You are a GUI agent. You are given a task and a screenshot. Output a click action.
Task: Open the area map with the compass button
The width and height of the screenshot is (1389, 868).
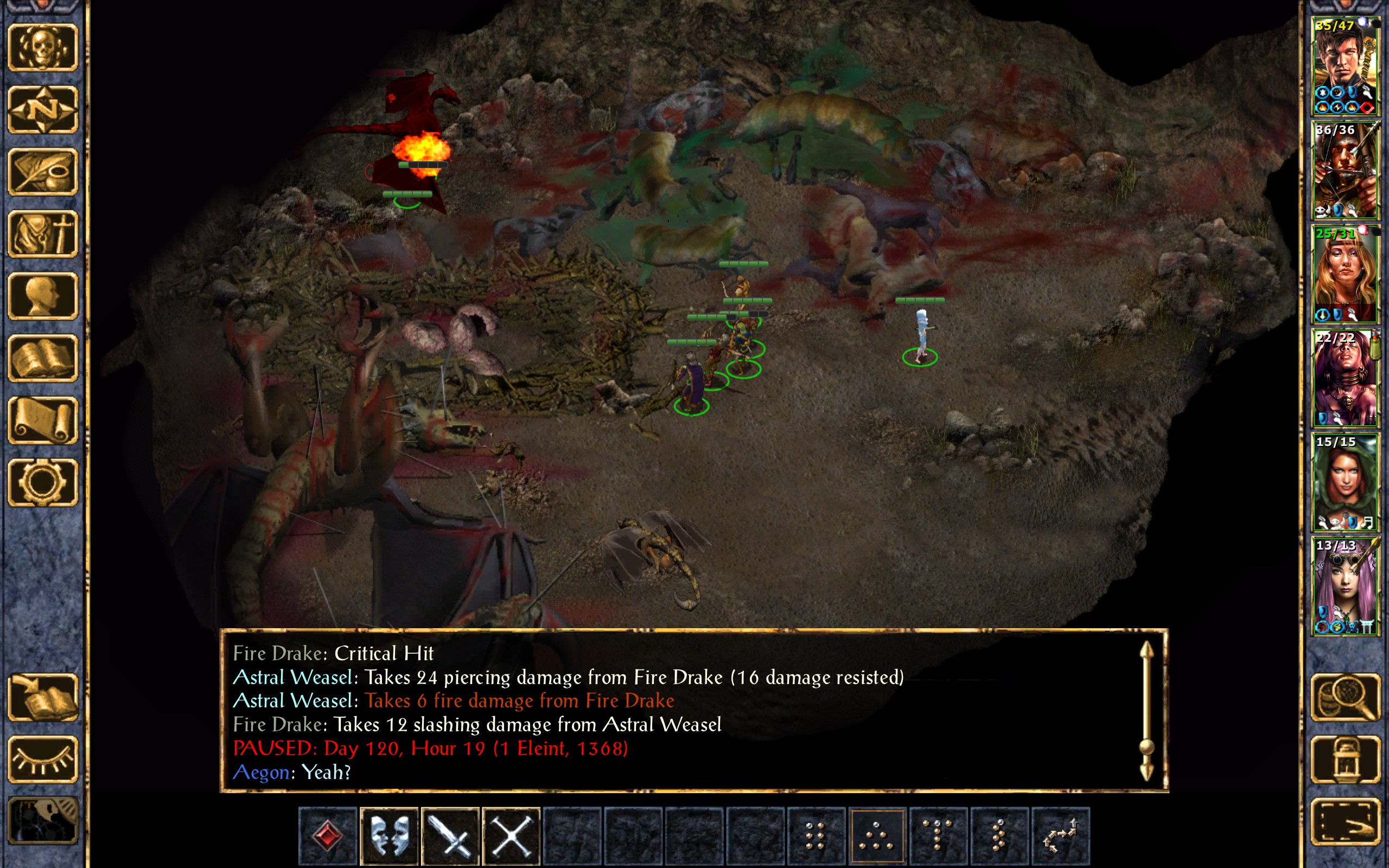(x=42, y=110)
